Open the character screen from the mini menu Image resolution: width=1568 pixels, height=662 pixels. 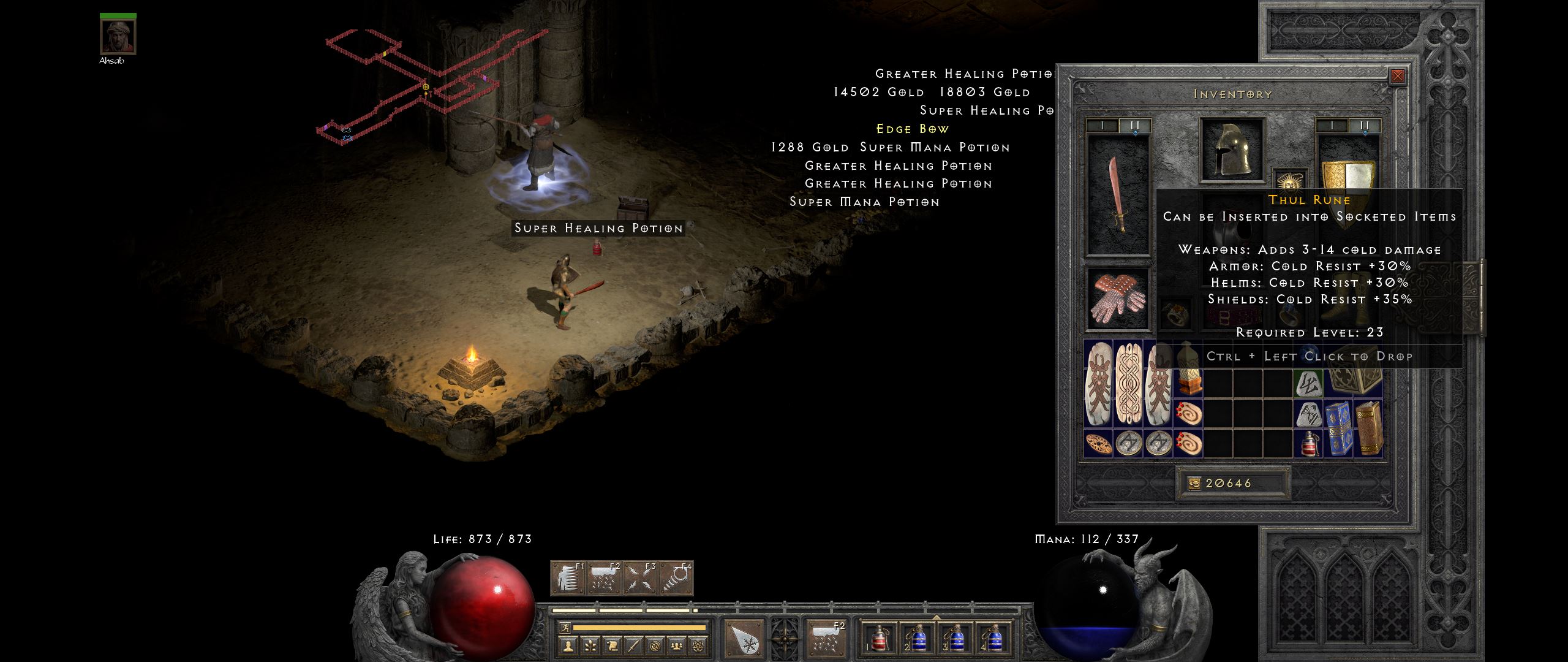(568, 645)
